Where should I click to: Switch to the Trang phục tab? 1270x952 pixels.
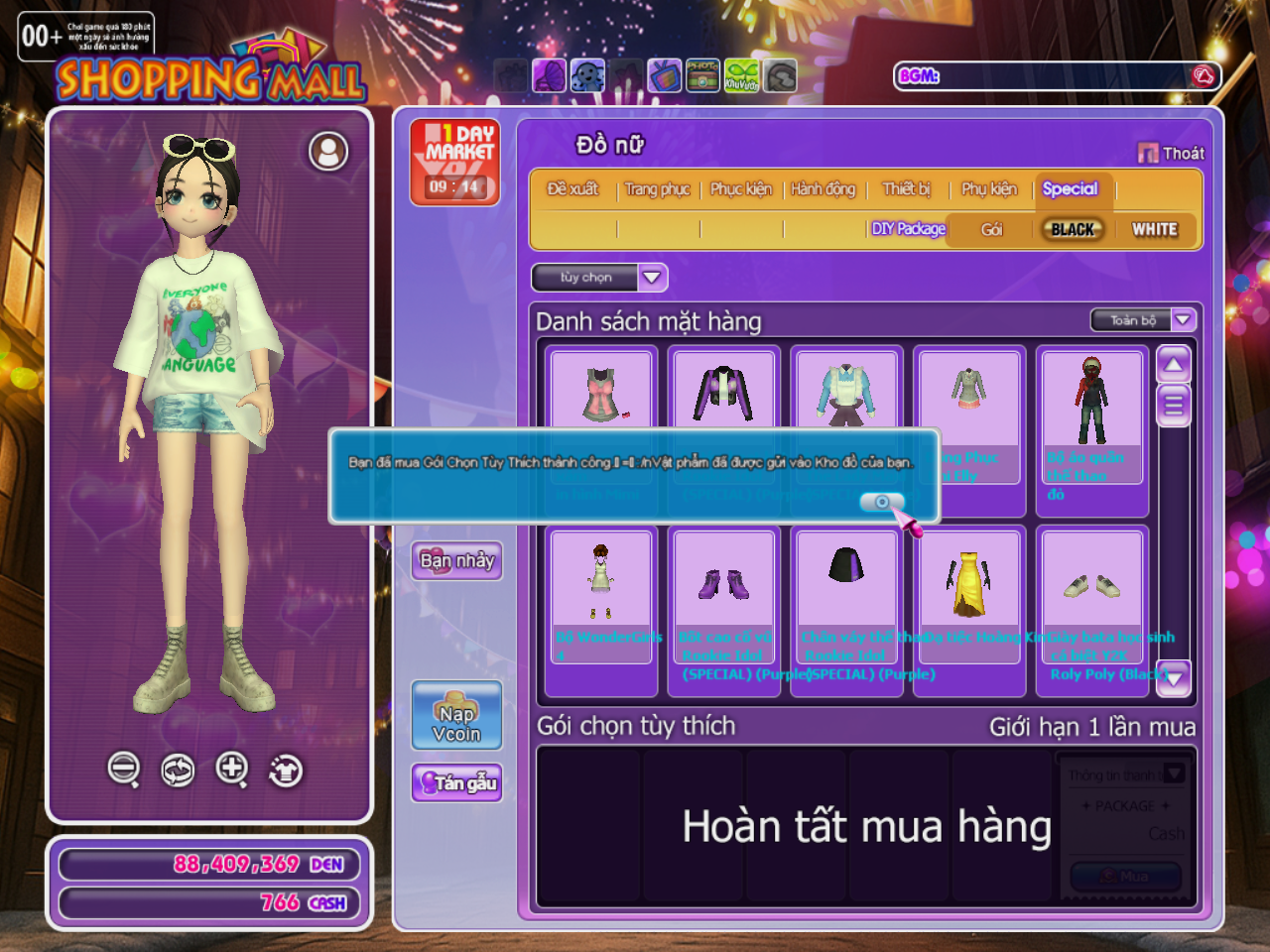(x=657, y=189)
